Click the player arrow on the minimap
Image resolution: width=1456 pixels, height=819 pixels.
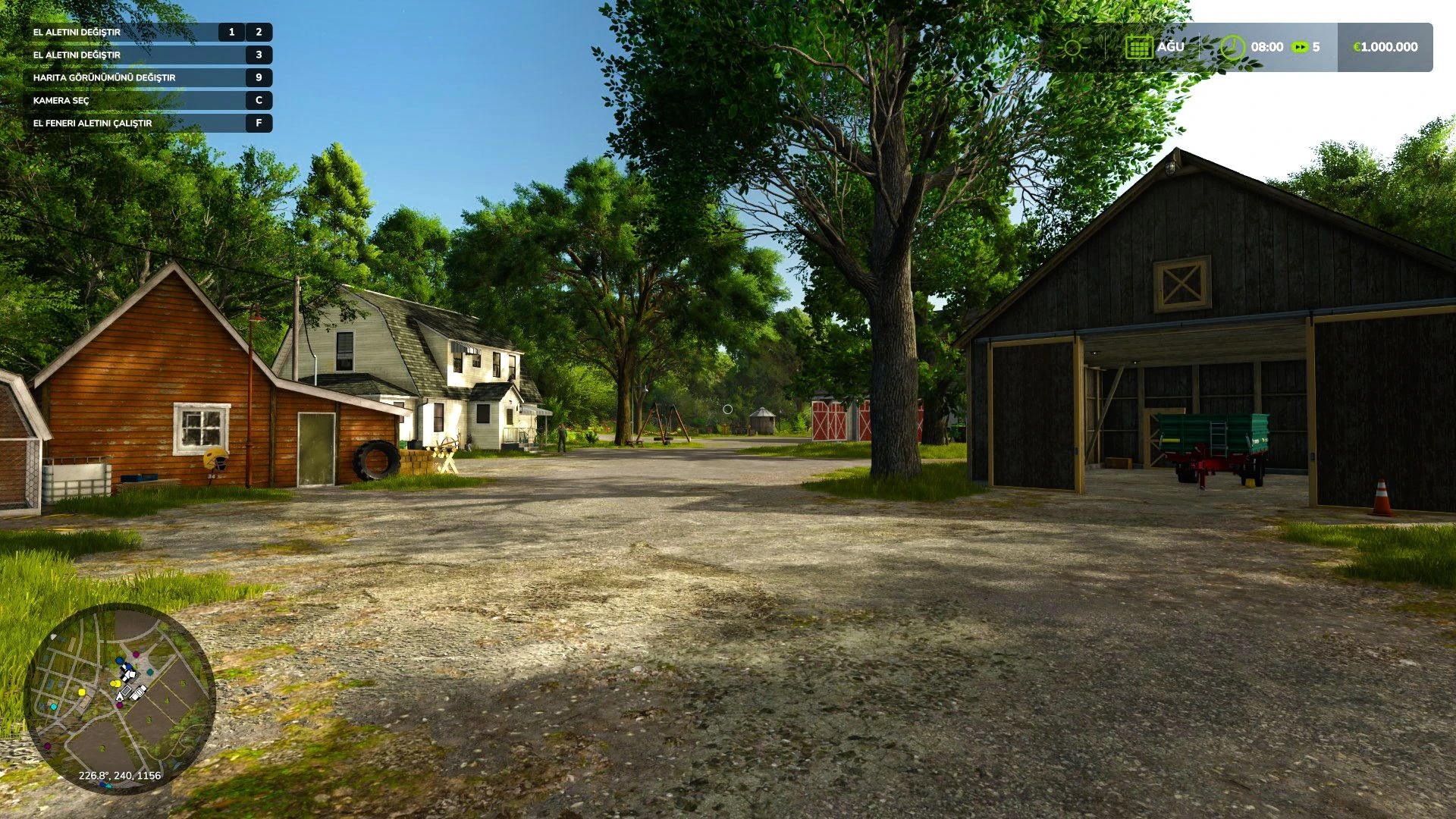(x=120, y=695)
